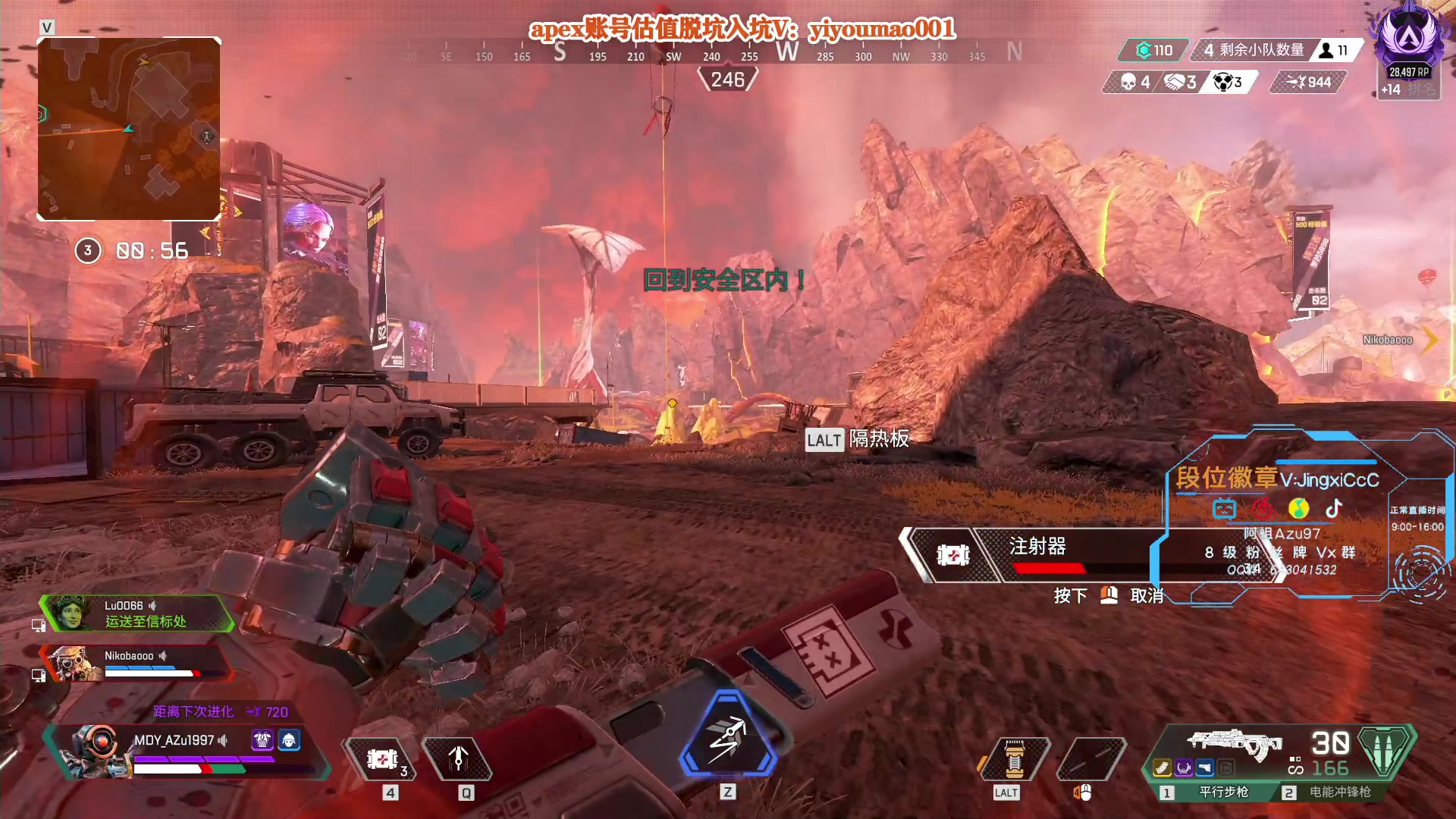1456x819 pixels.
Task: Trigger the ultimate ability hexagon icon
Action: (727, 735)
